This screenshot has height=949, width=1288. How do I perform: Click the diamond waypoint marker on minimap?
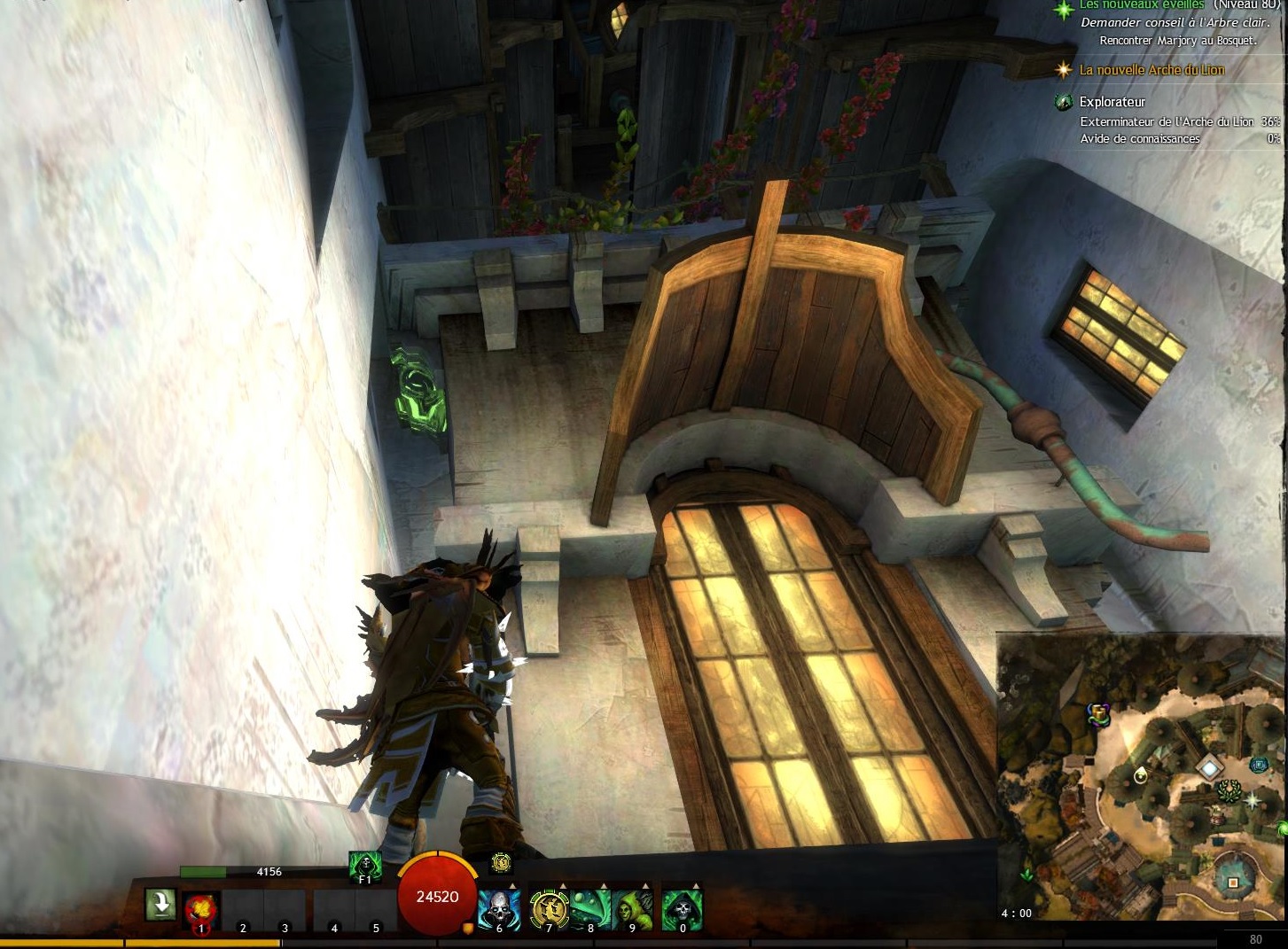[x=1208, y=767]
